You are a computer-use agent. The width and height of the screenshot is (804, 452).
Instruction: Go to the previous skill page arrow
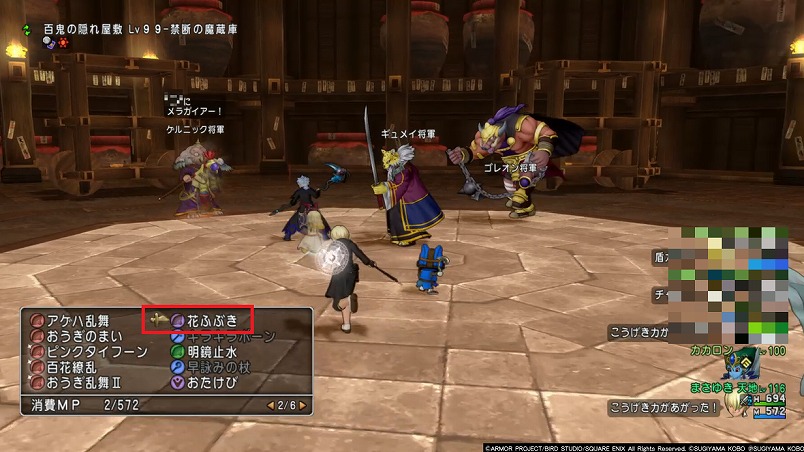click(269, 405)
